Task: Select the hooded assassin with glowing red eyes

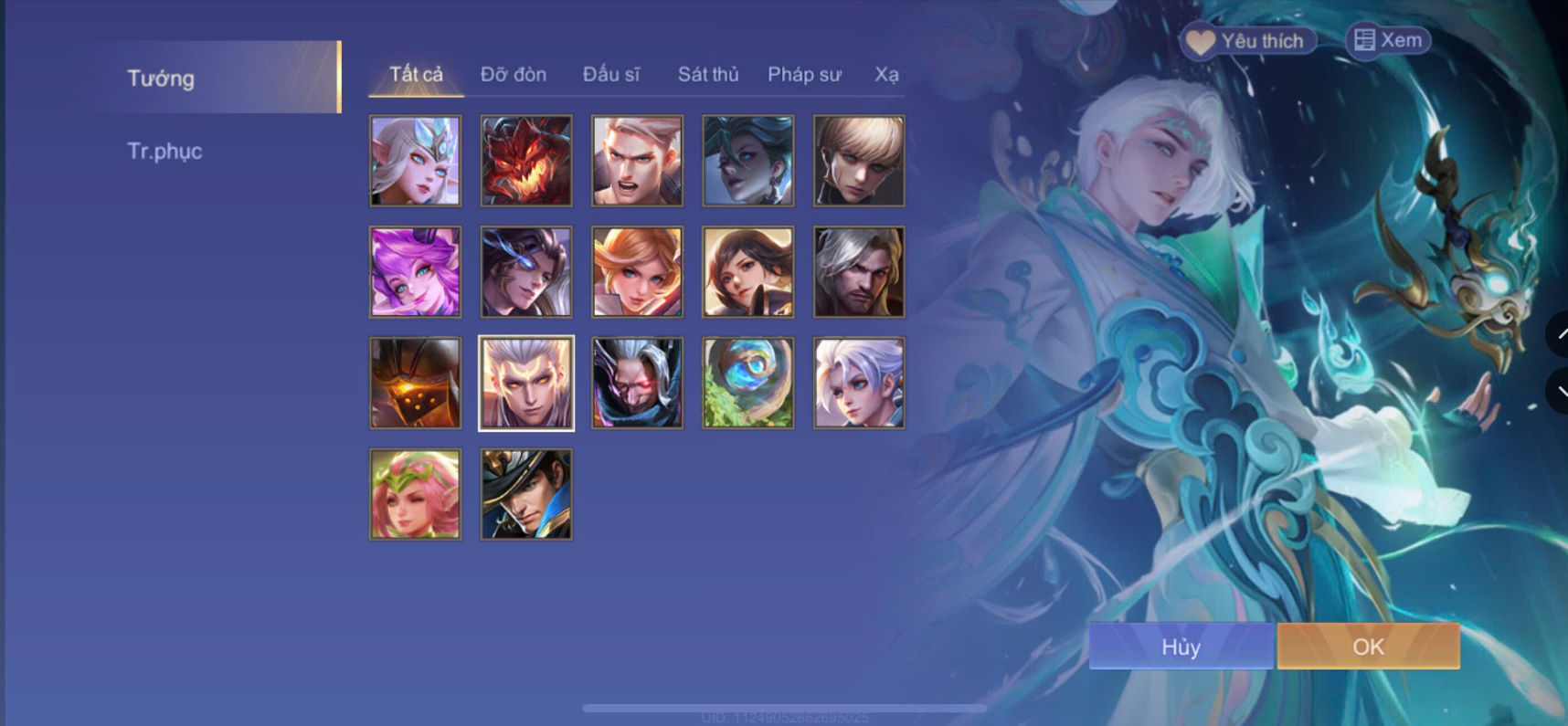Action: coord(637,383)
